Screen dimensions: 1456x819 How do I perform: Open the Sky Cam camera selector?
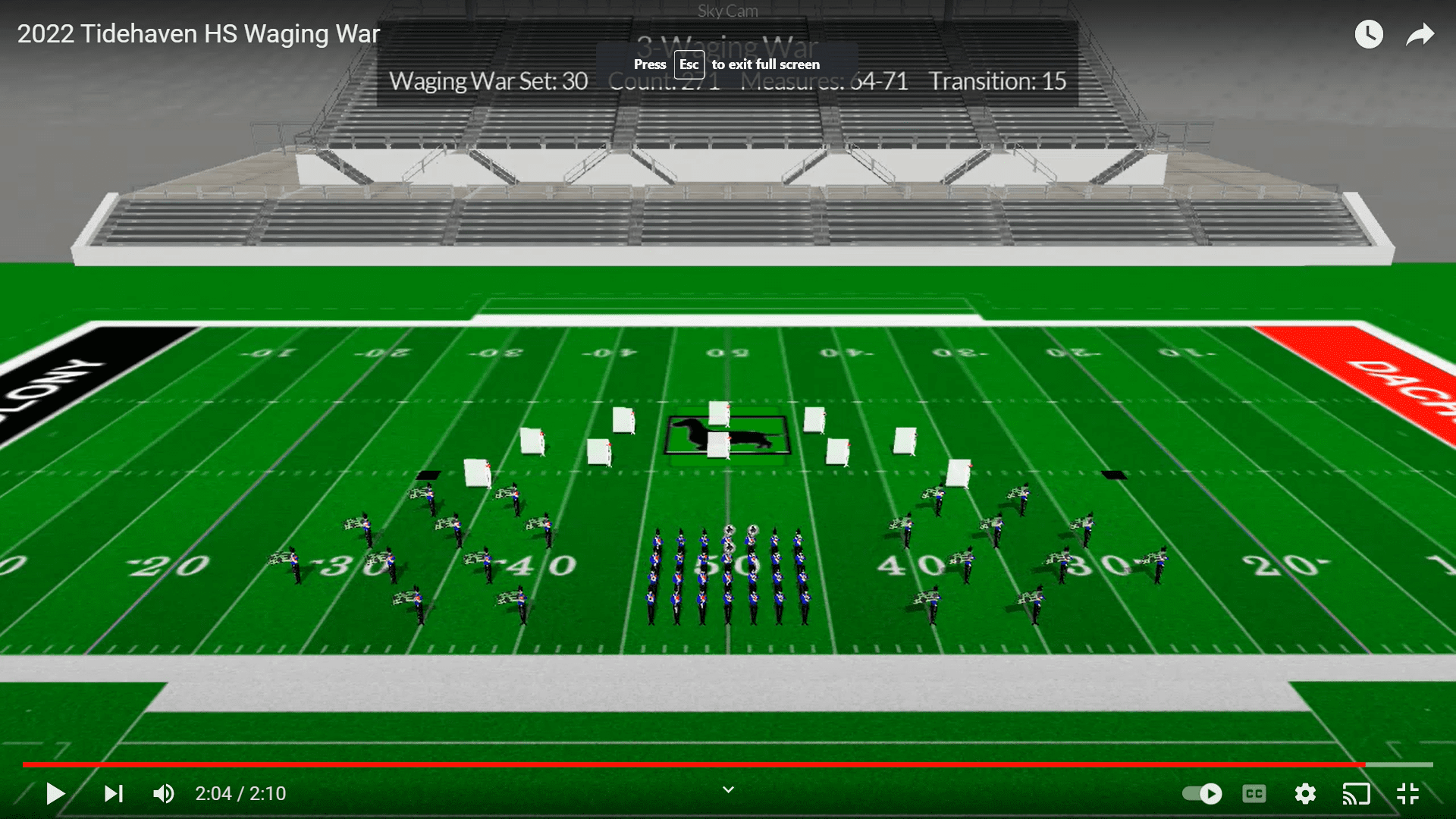727,11
